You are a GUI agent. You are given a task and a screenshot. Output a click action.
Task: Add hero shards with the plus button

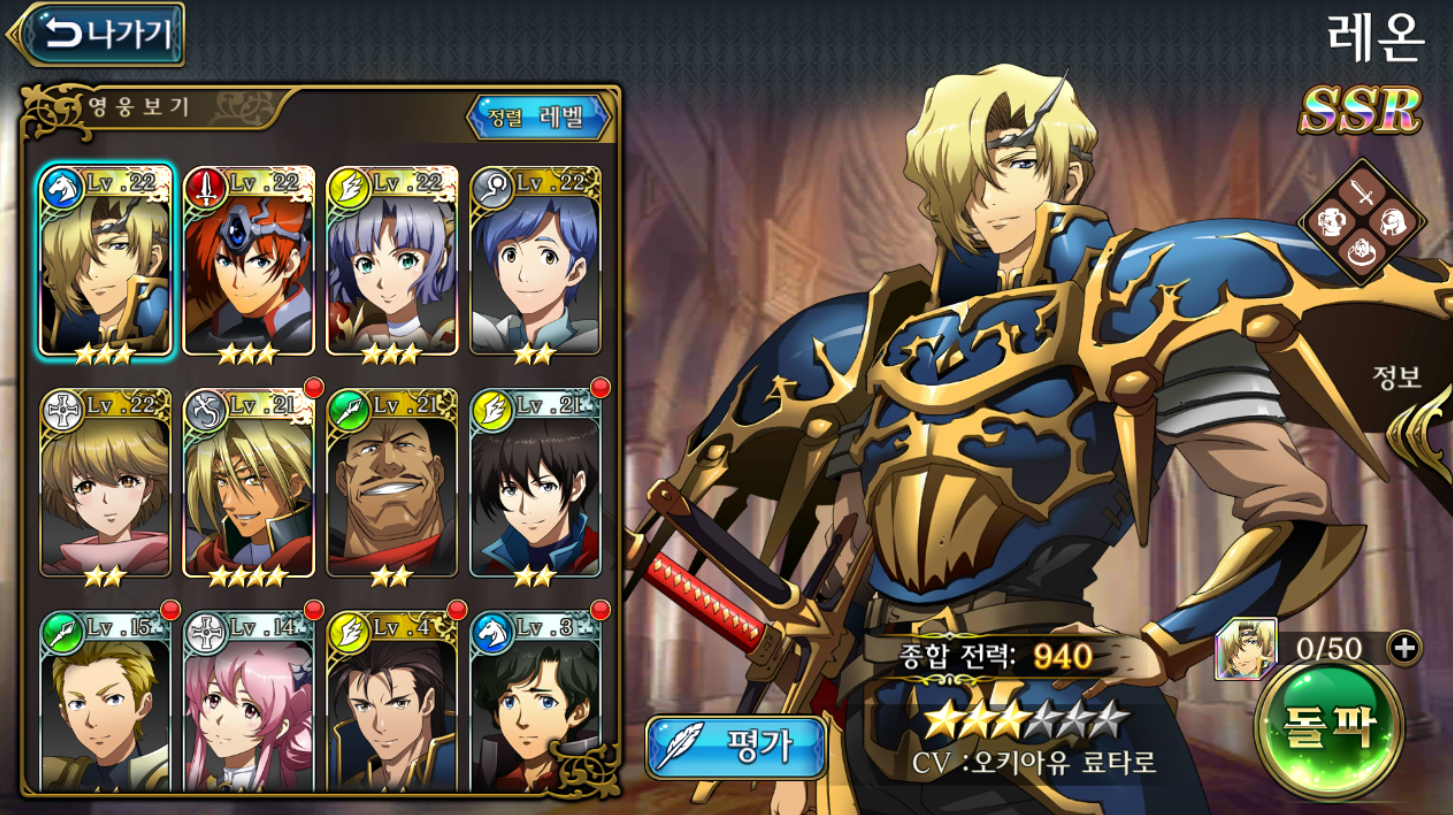tap(1404, 649)
